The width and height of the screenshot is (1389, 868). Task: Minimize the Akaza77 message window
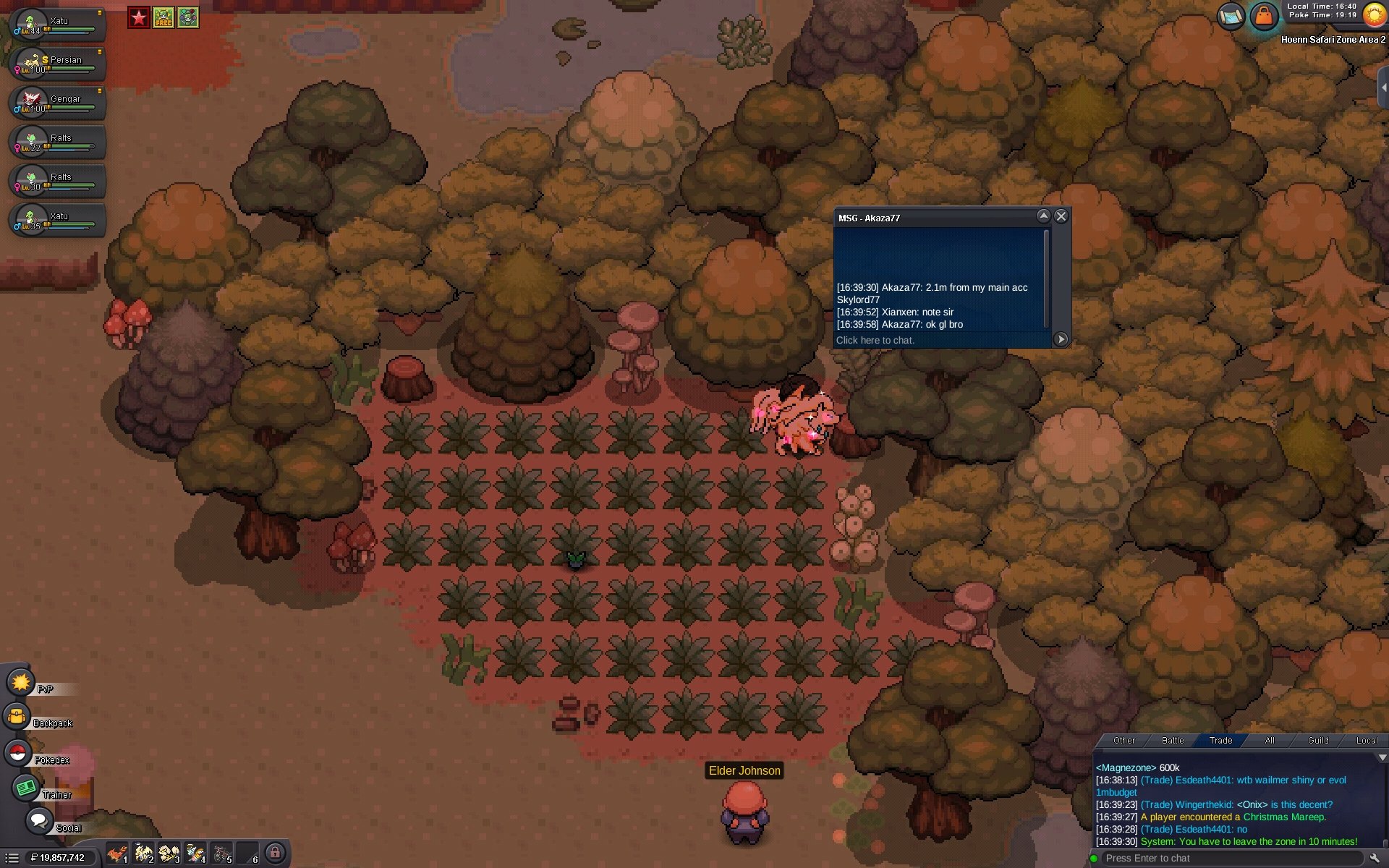tap(1043, 216)
